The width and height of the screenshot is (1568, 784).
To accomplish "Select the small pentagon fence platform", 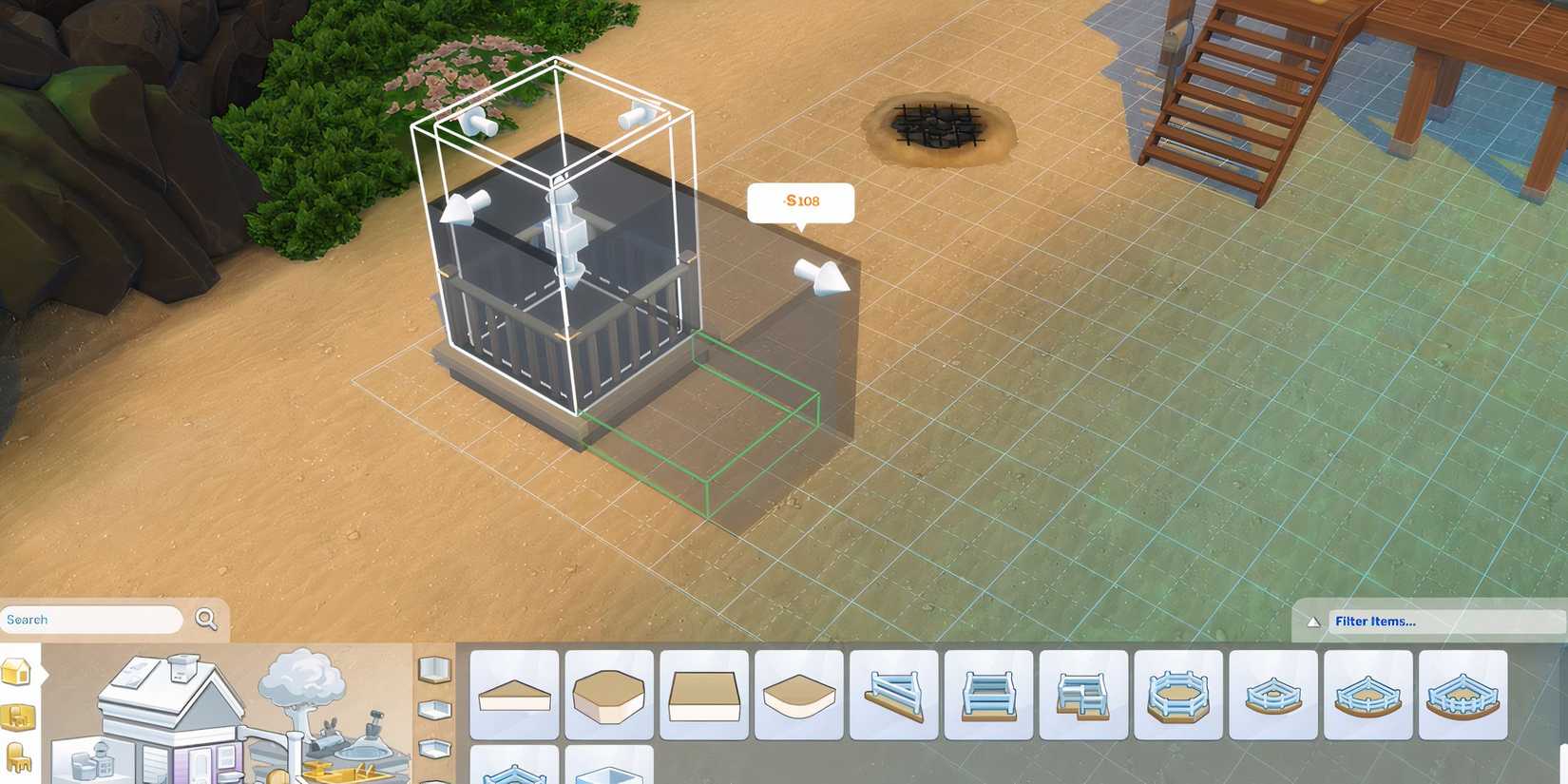I will (x=1274, y=696).
